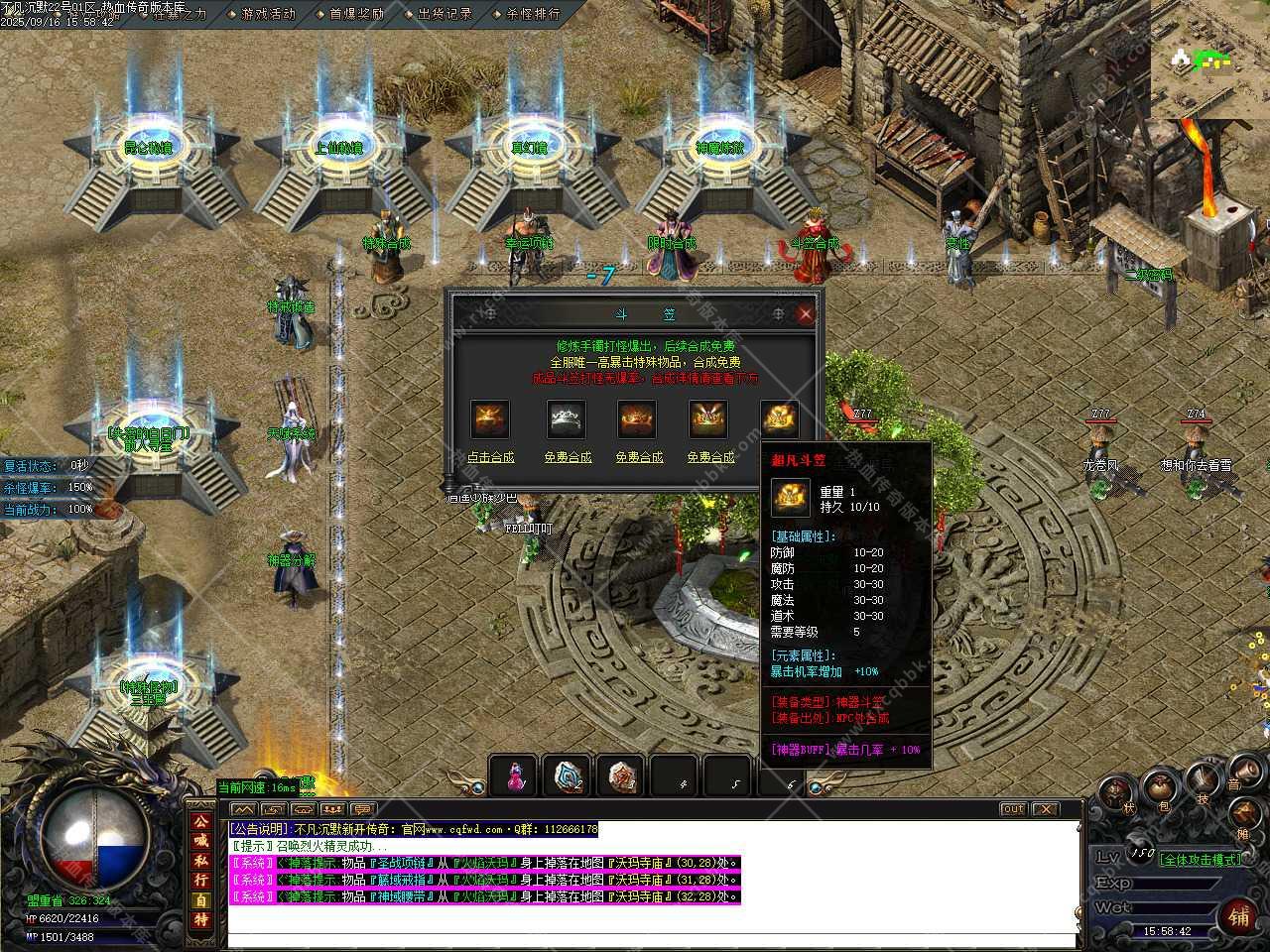This screenshot has width=1270, height=952.
Task: Open the 杀怪排行 ranking menu
Action: (533, 14)
